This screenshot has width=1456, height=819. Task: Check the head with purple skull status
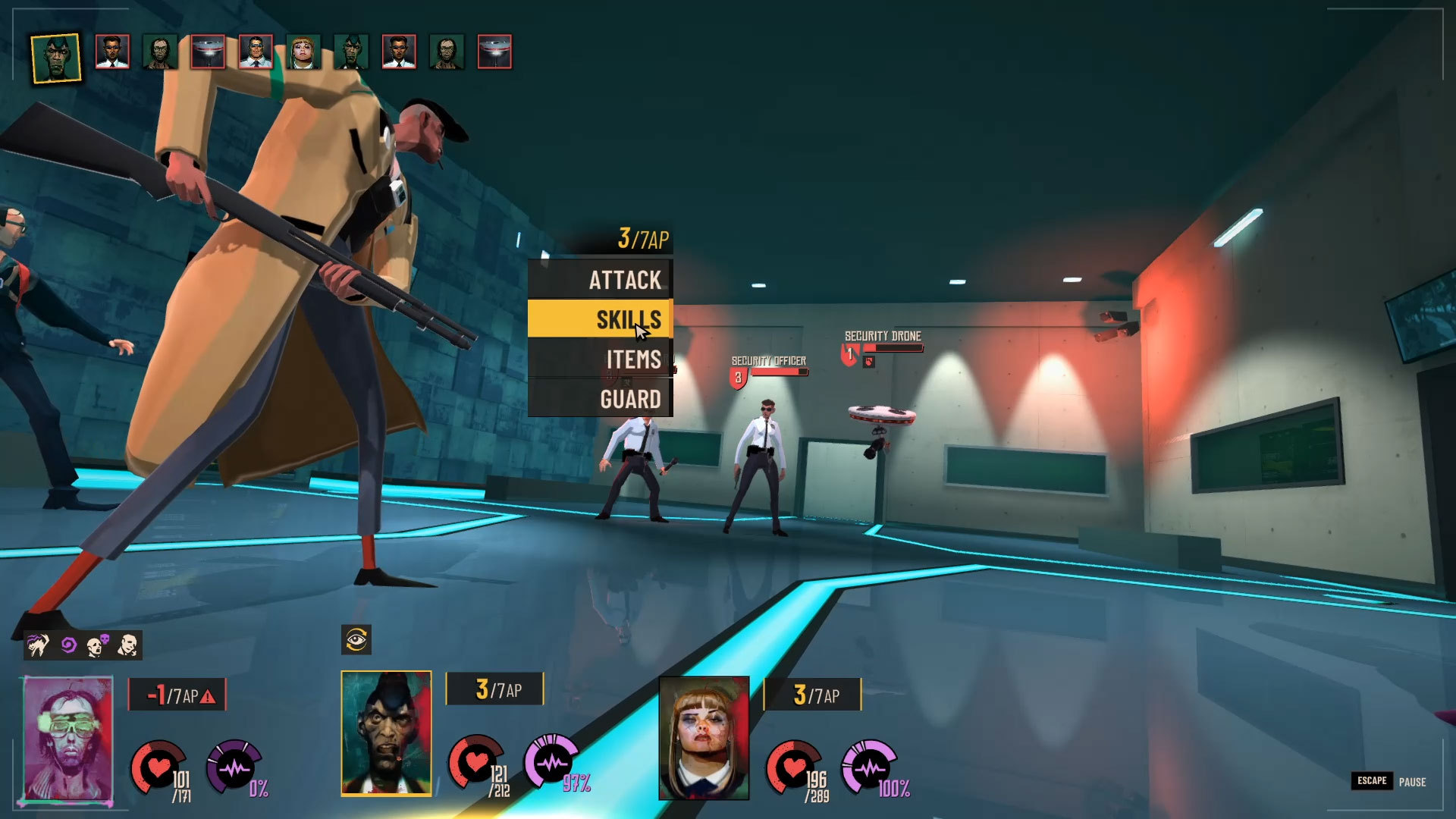coord(98,645)
